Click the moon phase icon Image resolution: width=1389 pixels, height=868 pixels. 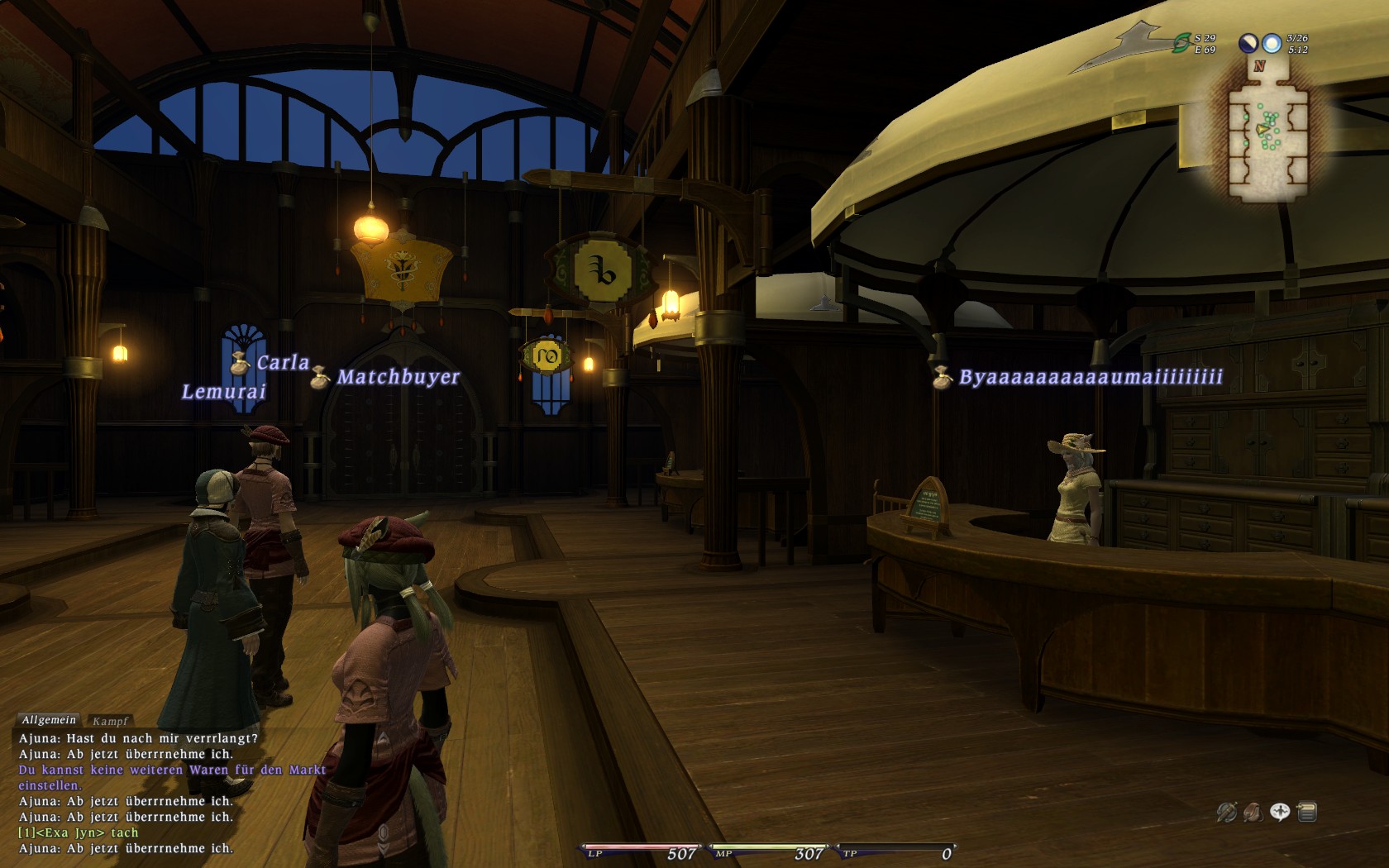[x=1248, y=43]
